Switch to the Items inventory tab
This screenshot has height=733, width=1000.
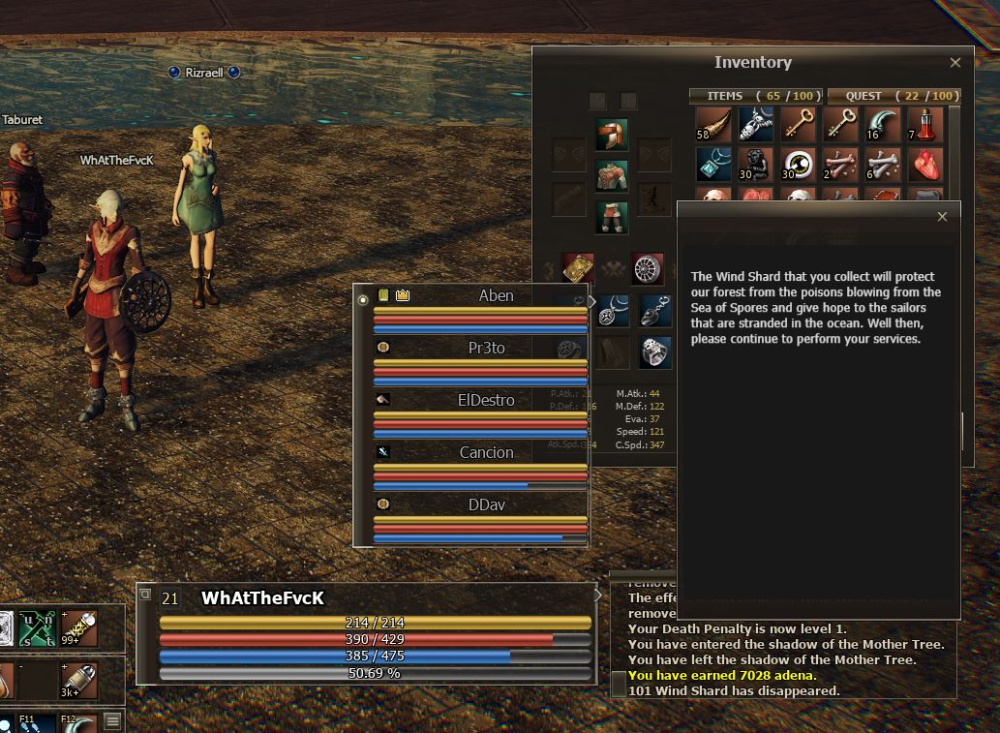point(755,96)
